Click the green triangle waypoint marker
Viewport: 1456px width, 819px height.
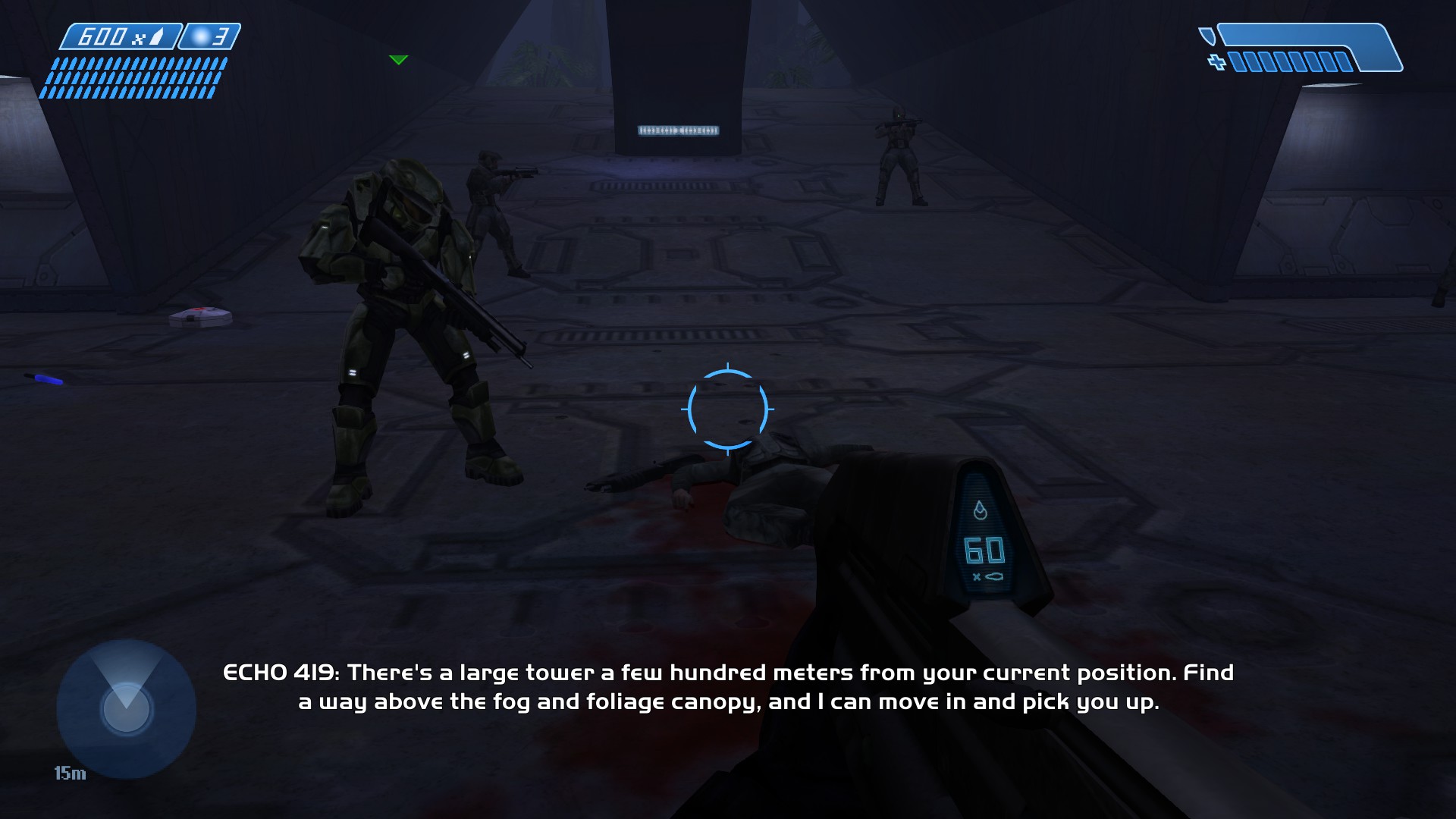click(x=398, y=60)
